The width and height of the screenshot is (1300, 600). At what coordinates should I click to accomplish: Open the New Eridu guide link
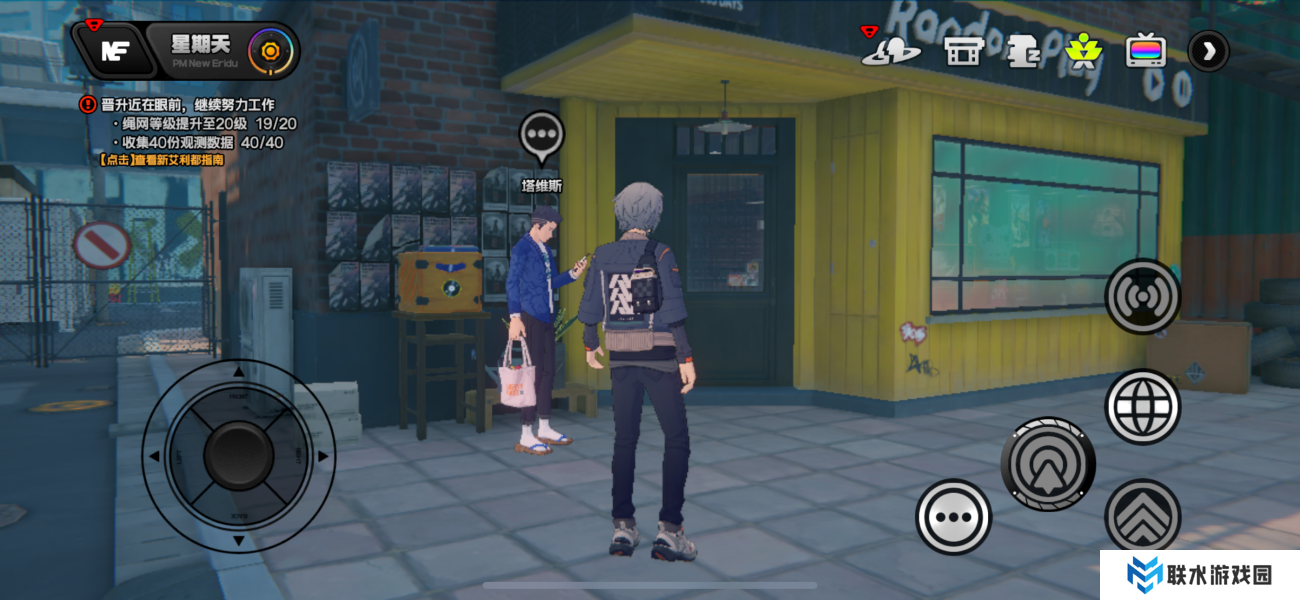pyautogui.click(x=161, y=159)
